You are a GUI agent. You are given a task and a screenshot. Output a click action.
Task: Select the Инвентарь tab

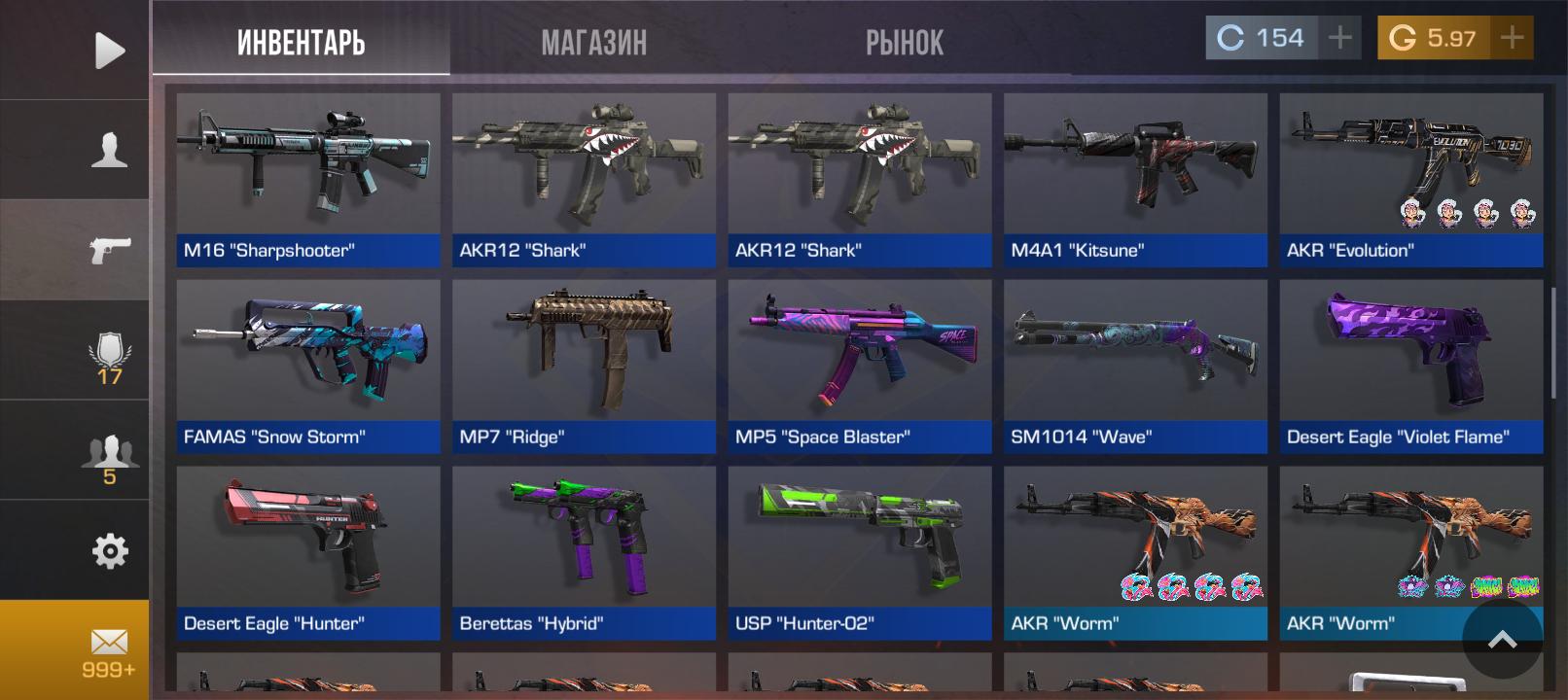point(301,42)
